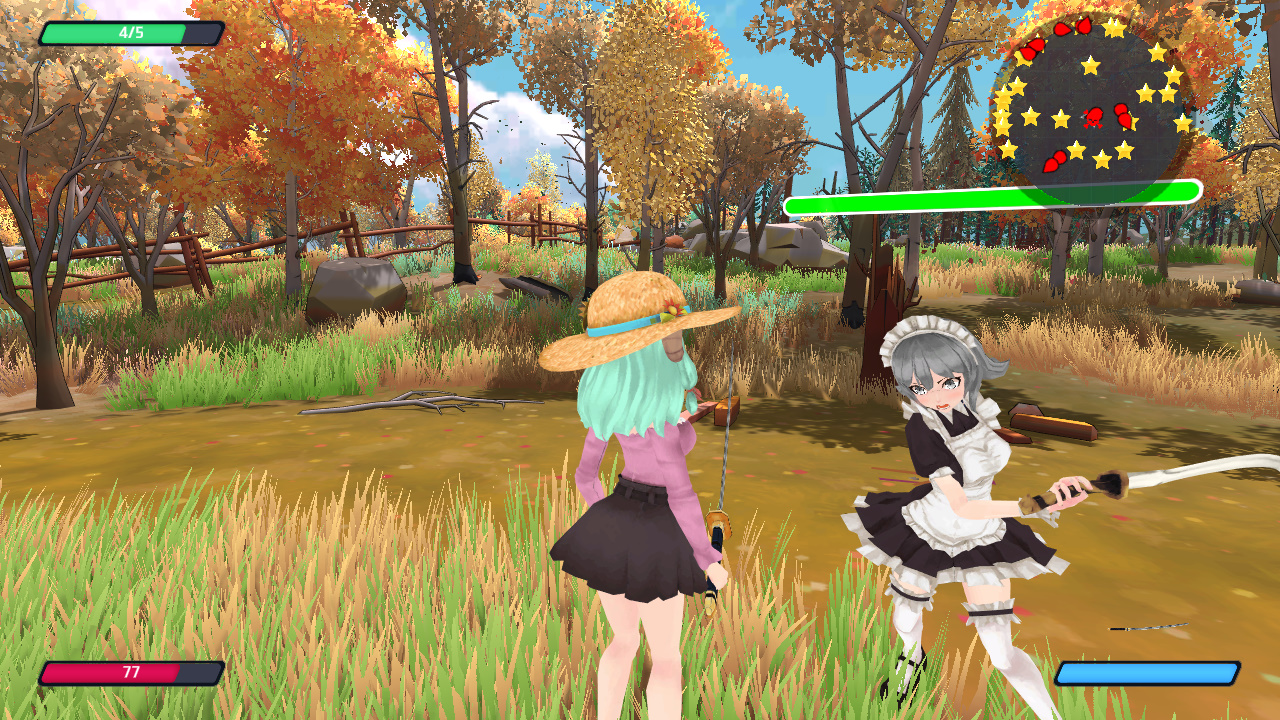Click the topmost red marker on the minimap
Screen dimensions: 1280x720
1082,24
